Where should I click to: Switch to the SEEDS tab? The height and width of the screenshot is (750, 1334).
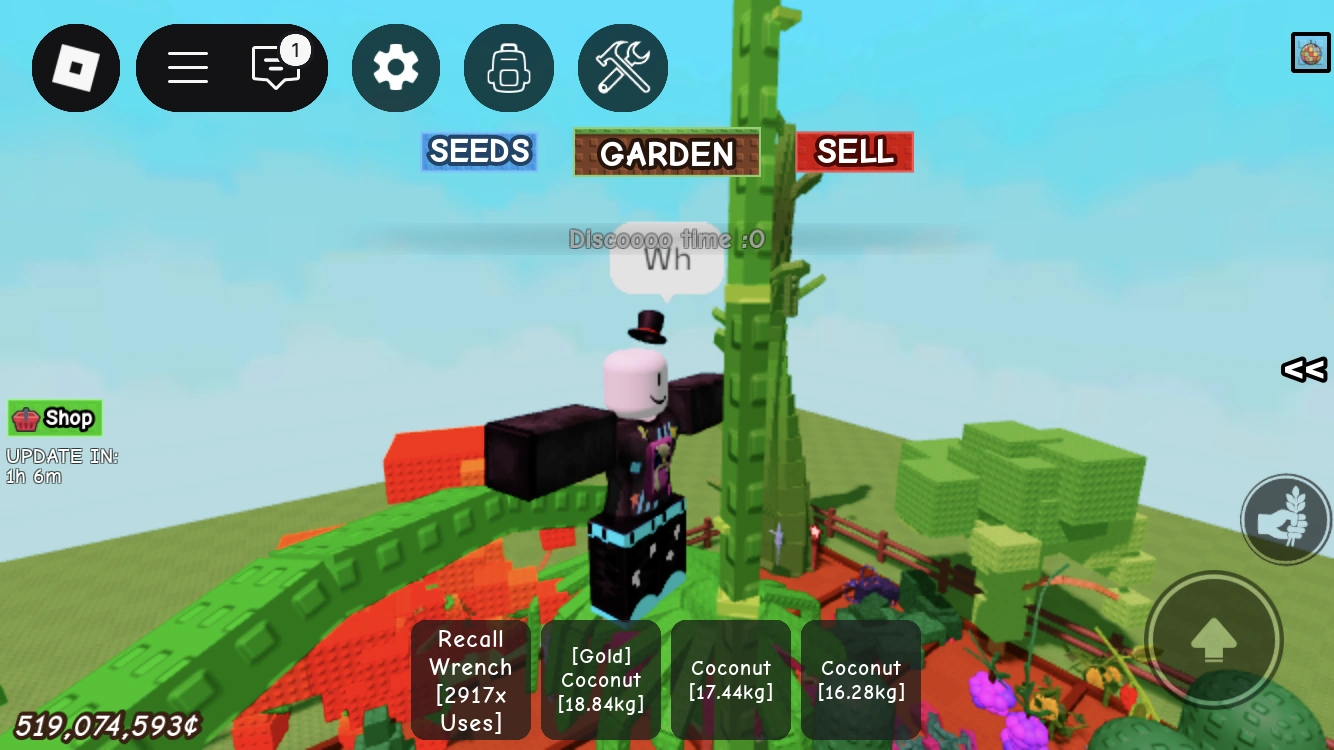(479, 151)
